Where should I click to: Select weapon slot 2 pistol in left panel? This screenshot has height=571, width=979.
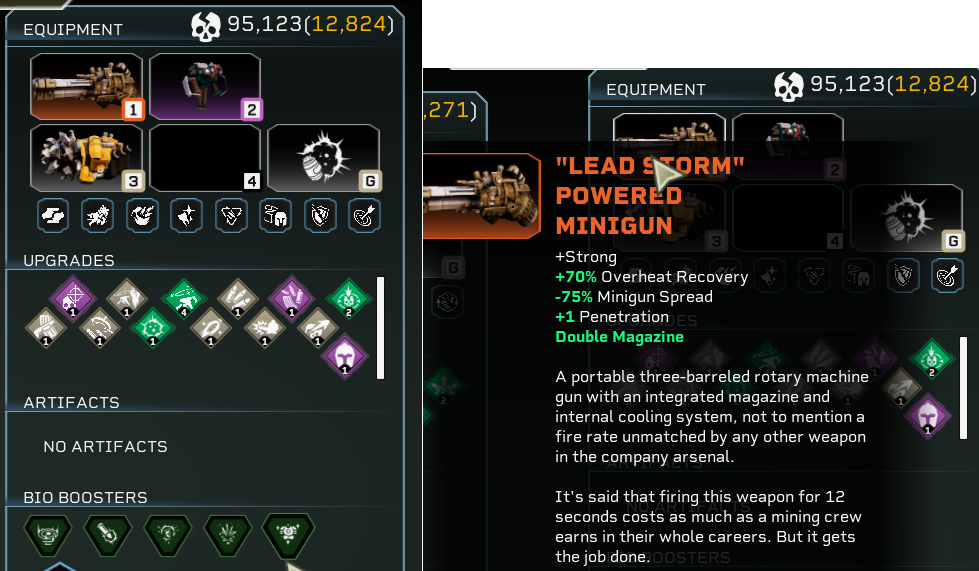point(205,86)
